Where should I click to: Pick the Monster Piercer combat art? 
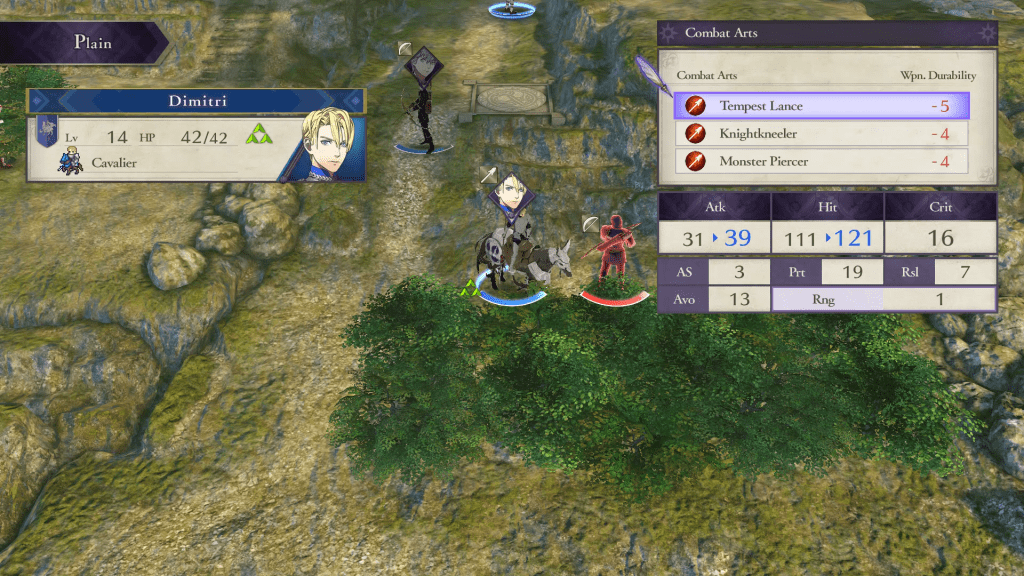[820, 161]
